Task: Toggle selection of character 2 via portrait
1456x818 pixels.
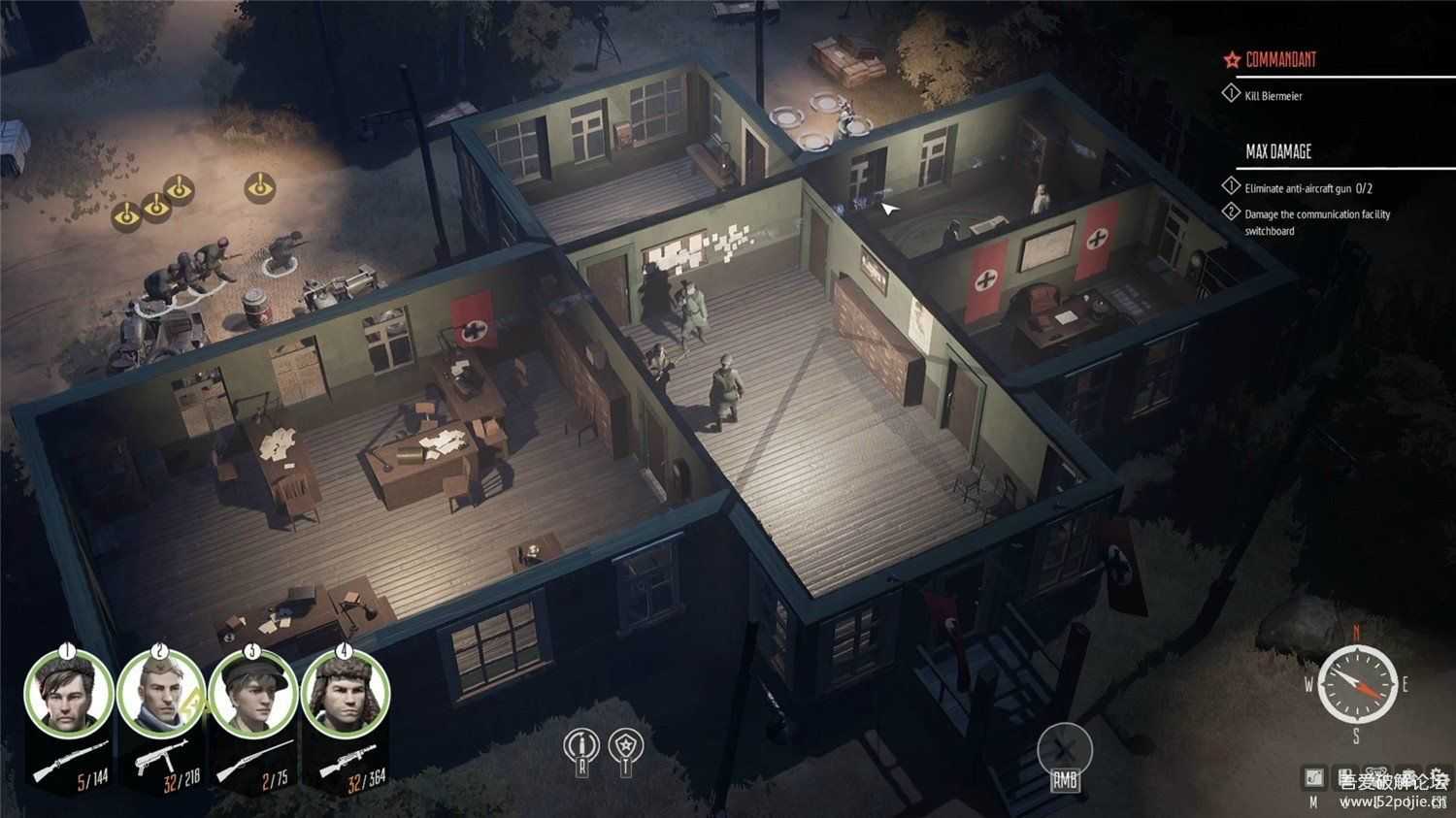Action: coord(158,694)
